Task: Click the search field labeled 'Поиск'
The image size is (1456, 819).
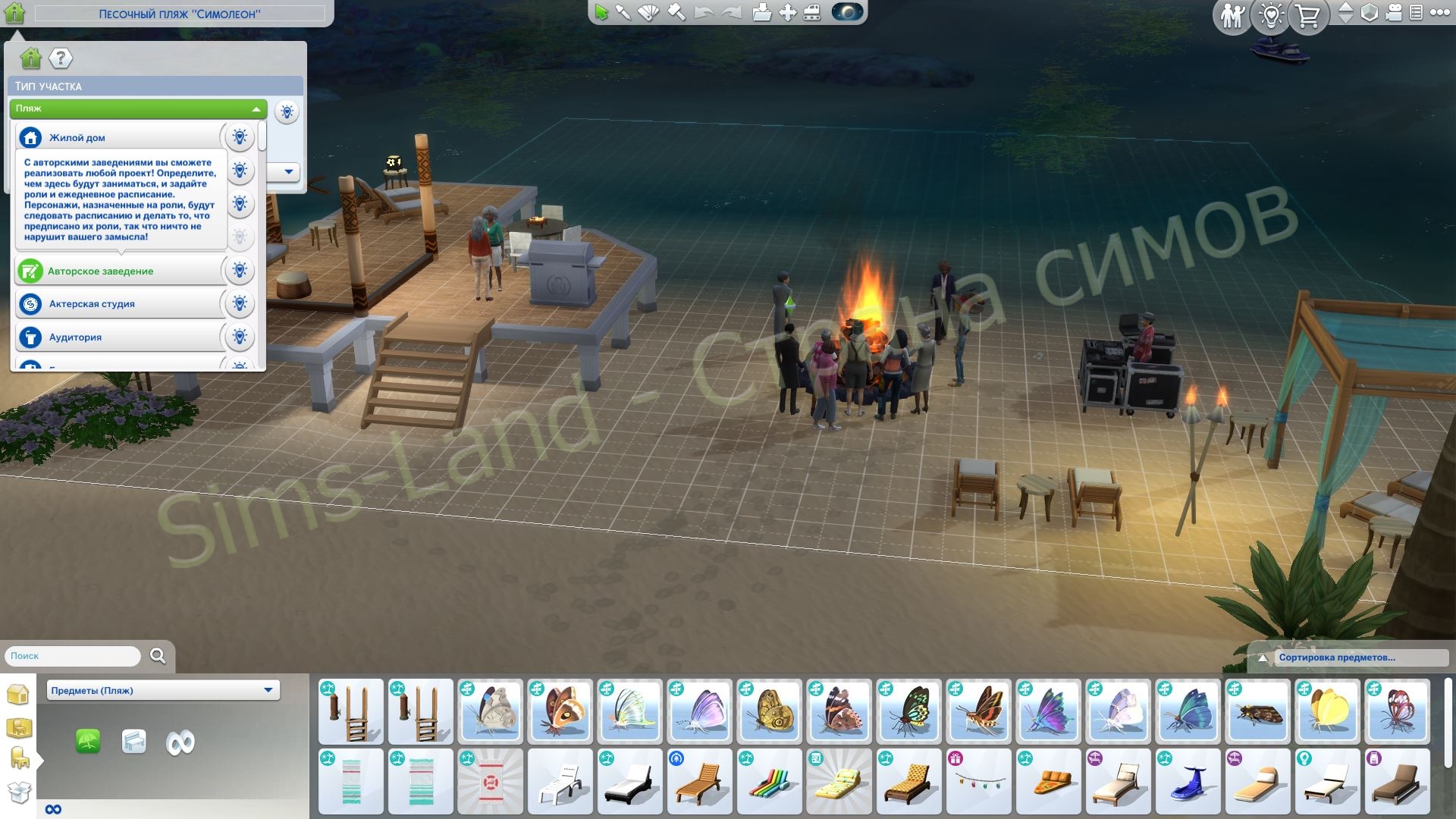Action: pyautogui.click(x=73, y=656)
